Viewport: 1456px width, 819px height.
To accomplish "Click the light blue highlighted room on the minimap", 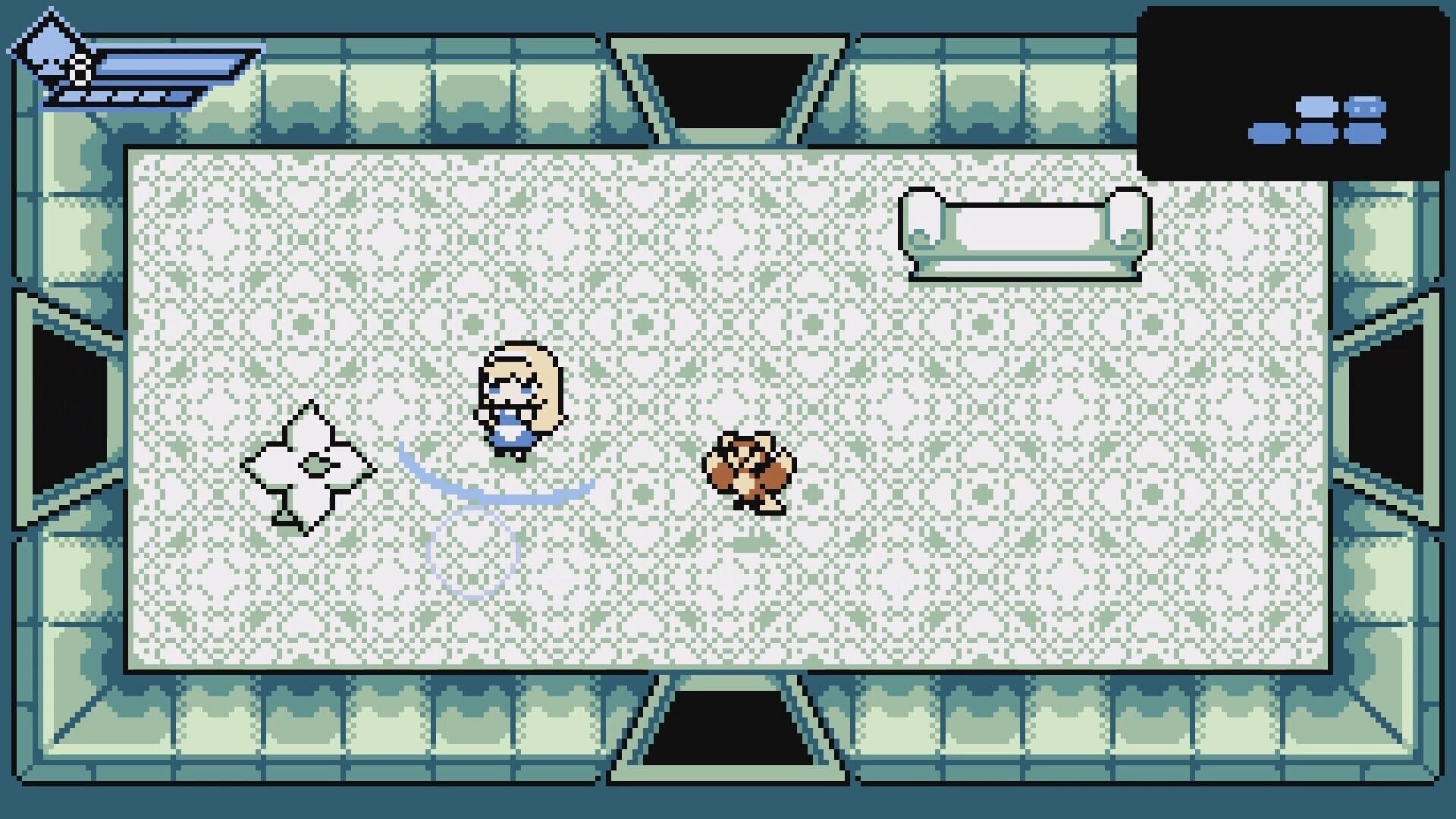I will coord(1316,108).
